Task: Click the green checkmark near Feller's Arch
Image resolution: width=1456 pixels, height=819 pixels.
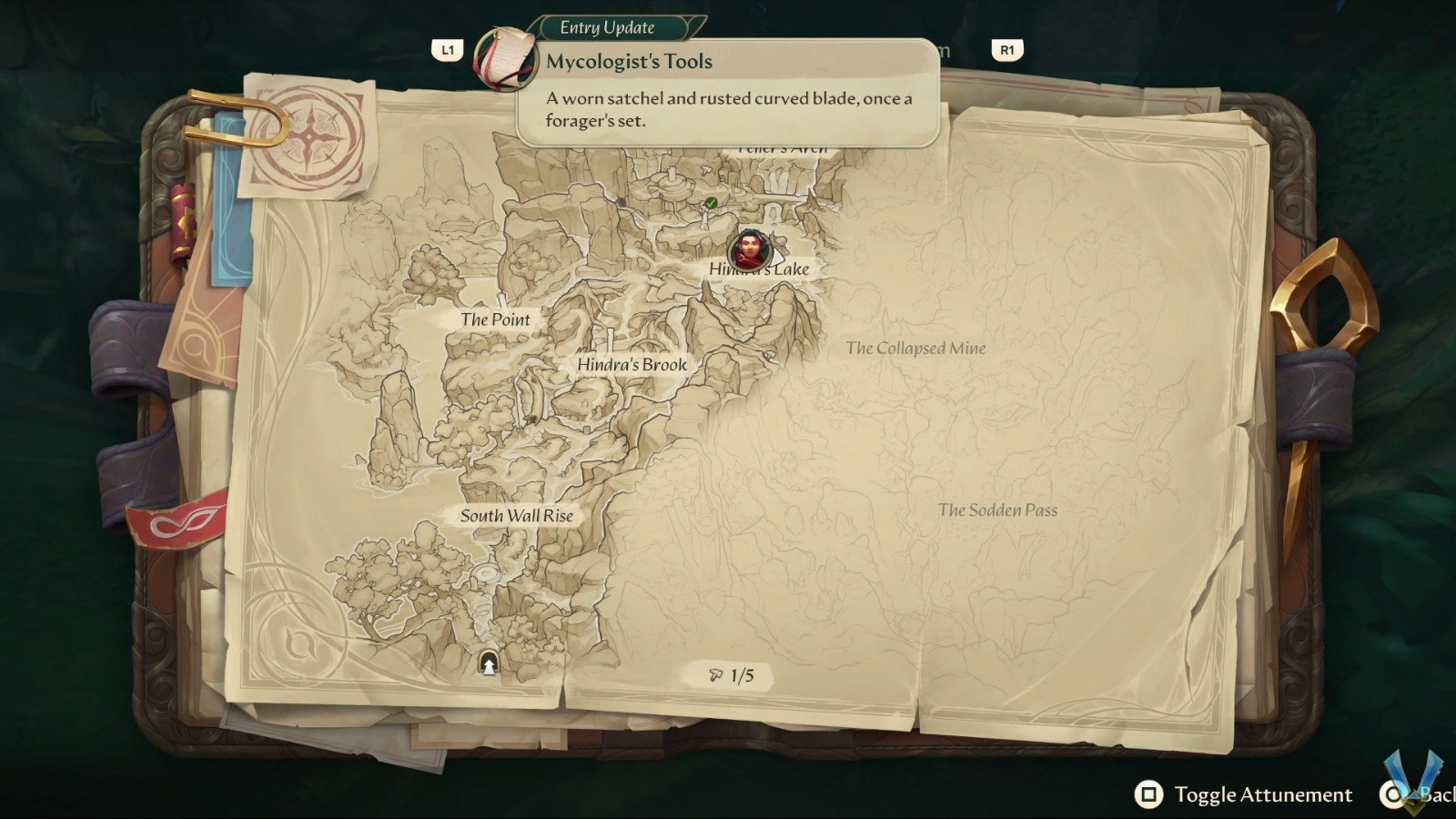Action: [x=710, y=202]
